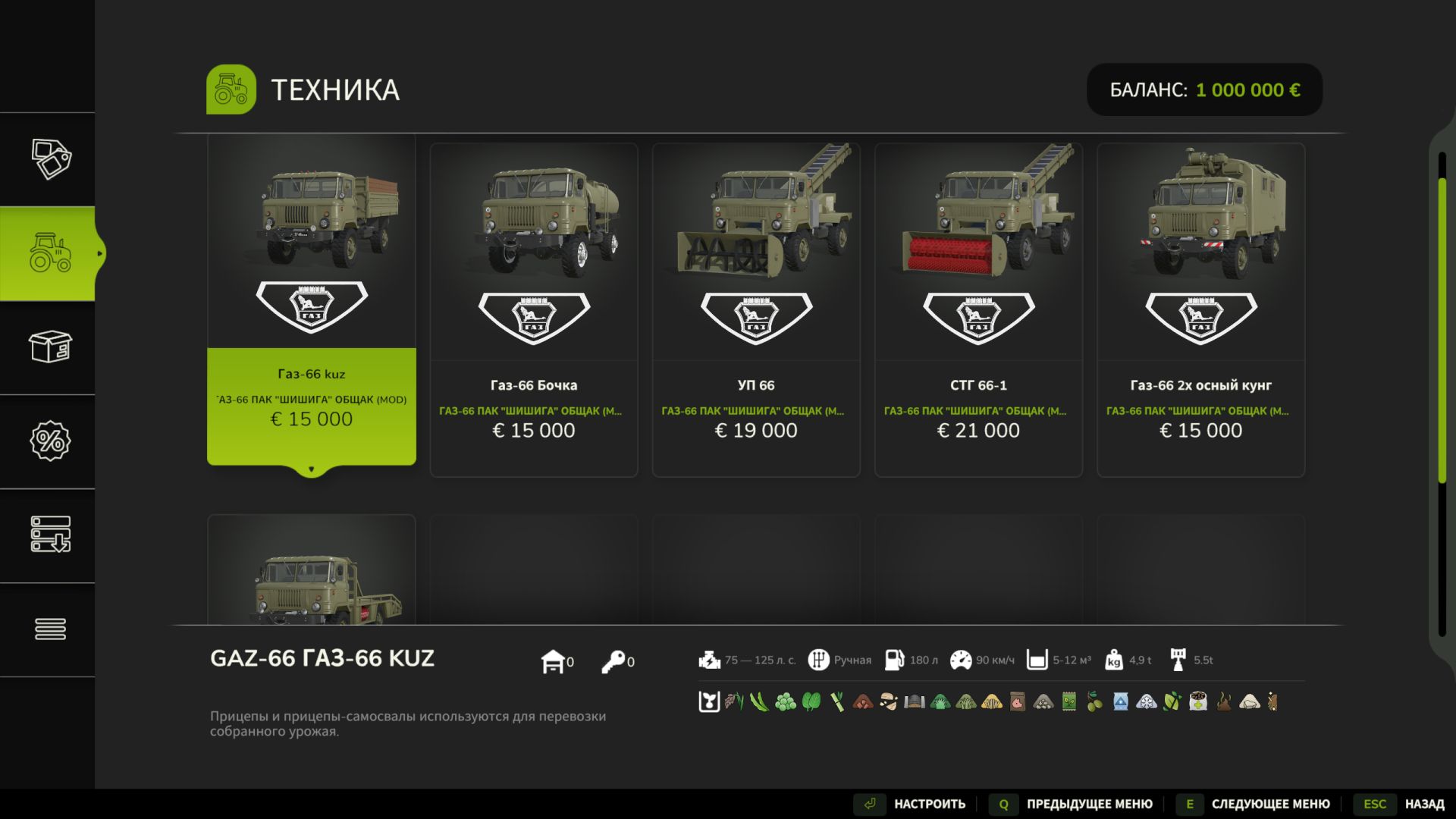Click the fuel pump icon next to 180 л
1456x819 pixels.
tap(895, 660)
